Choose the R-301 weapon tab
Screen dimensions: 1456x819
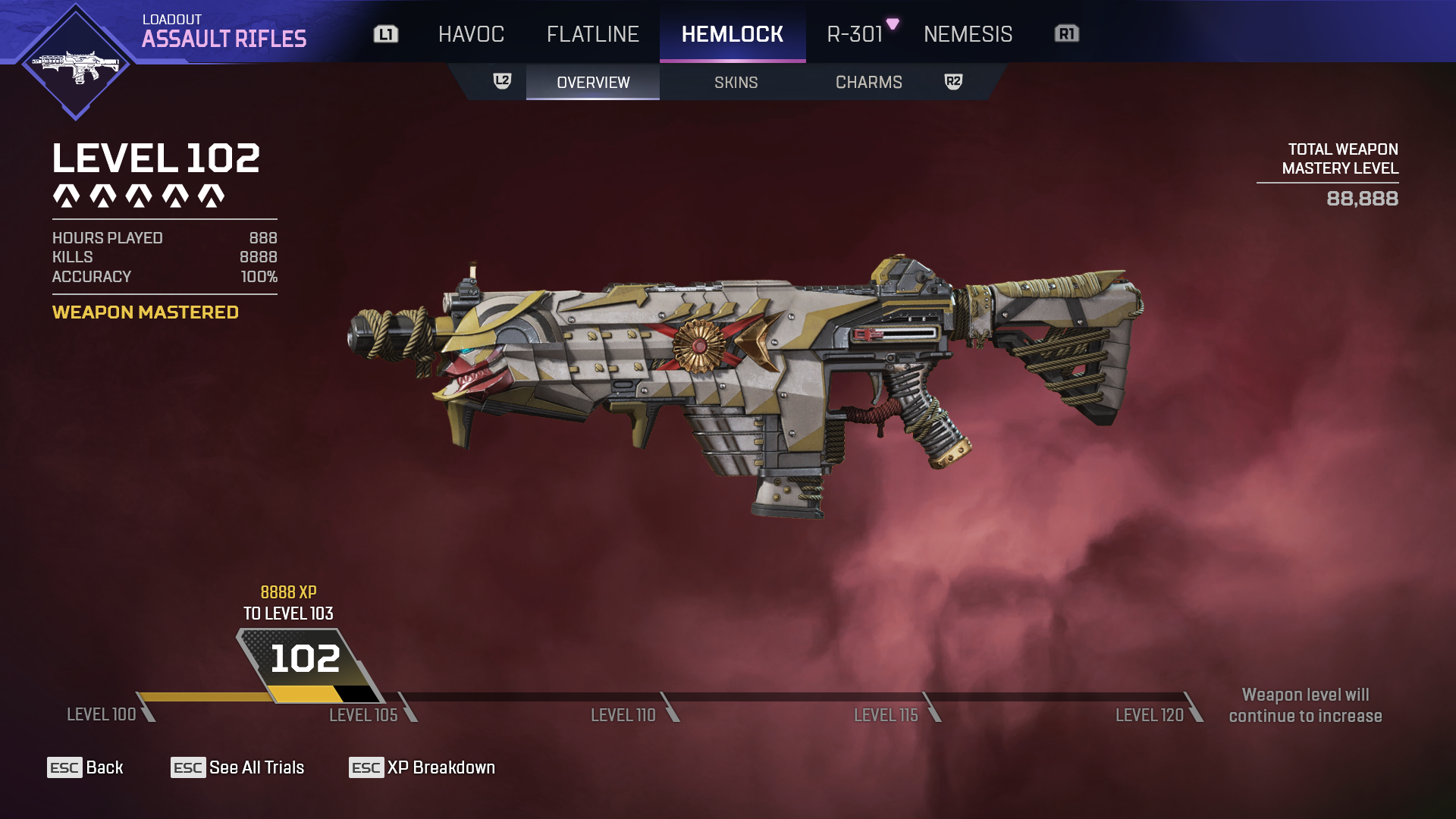pos(855,34)
